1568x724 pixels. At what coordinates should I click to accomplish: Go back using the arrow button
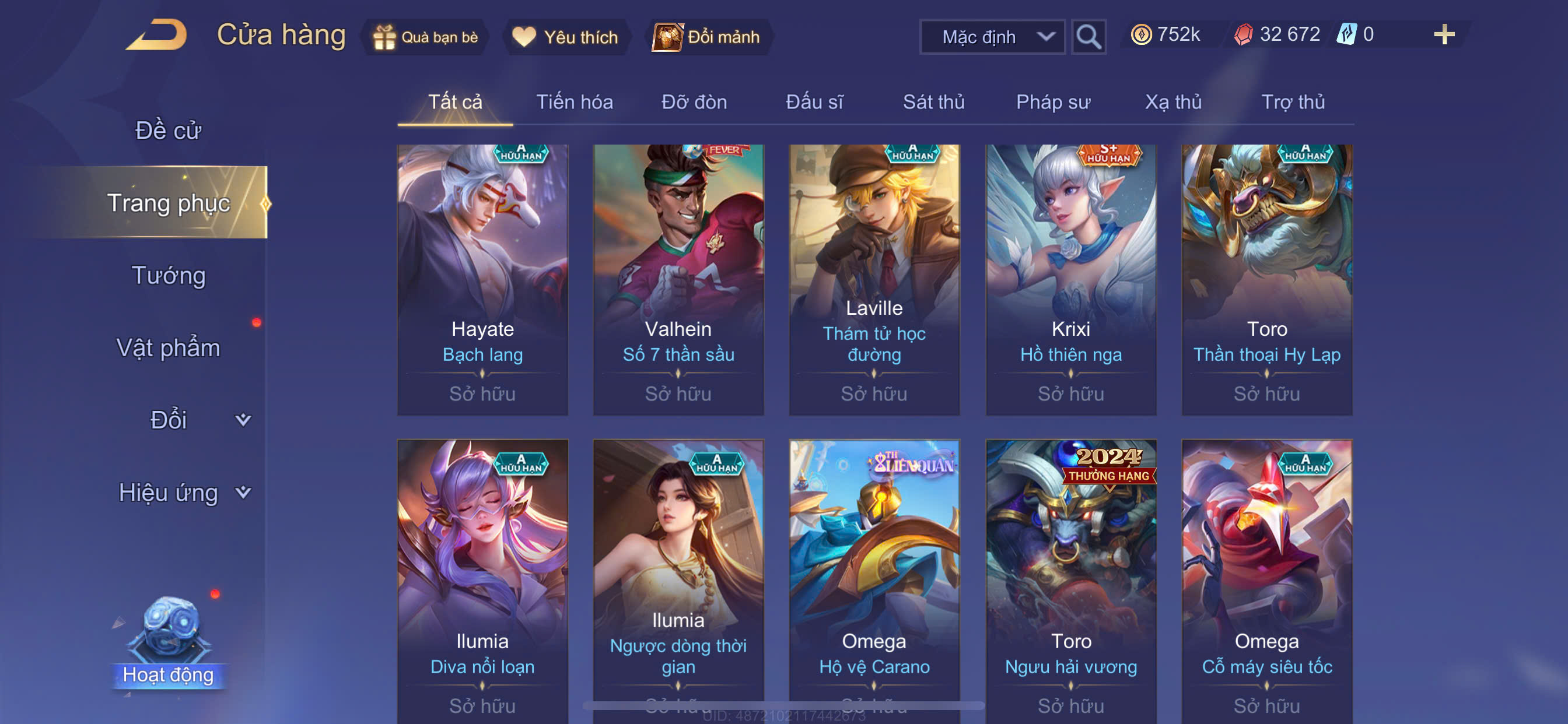[157, 36]
